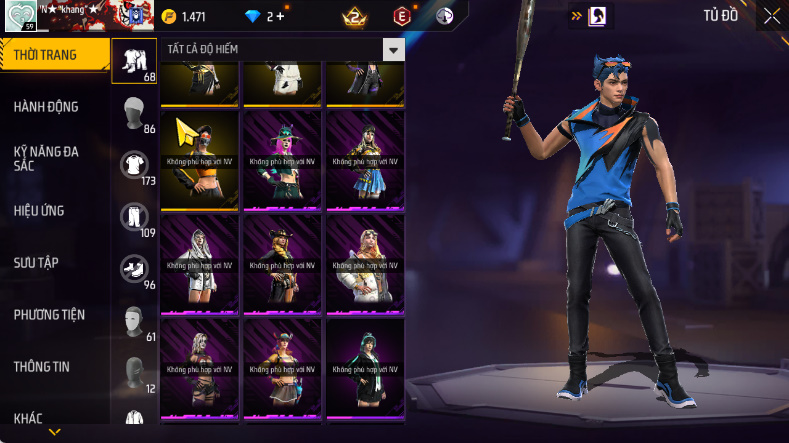Viewport: 789px width, 443px height.
Task: Expand the yellow down arrow under the category list
Action: [55, 432]
